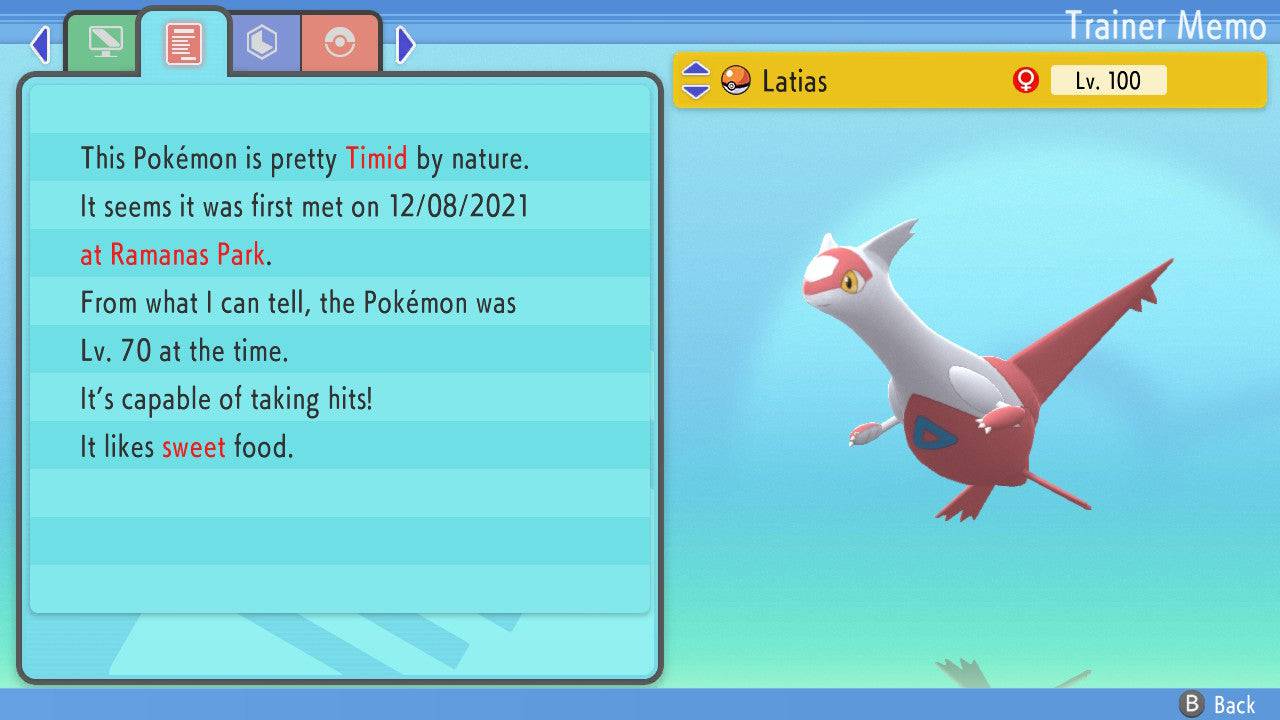Switch Pokémon using up-down arrows beside Latias

point(696,81)
